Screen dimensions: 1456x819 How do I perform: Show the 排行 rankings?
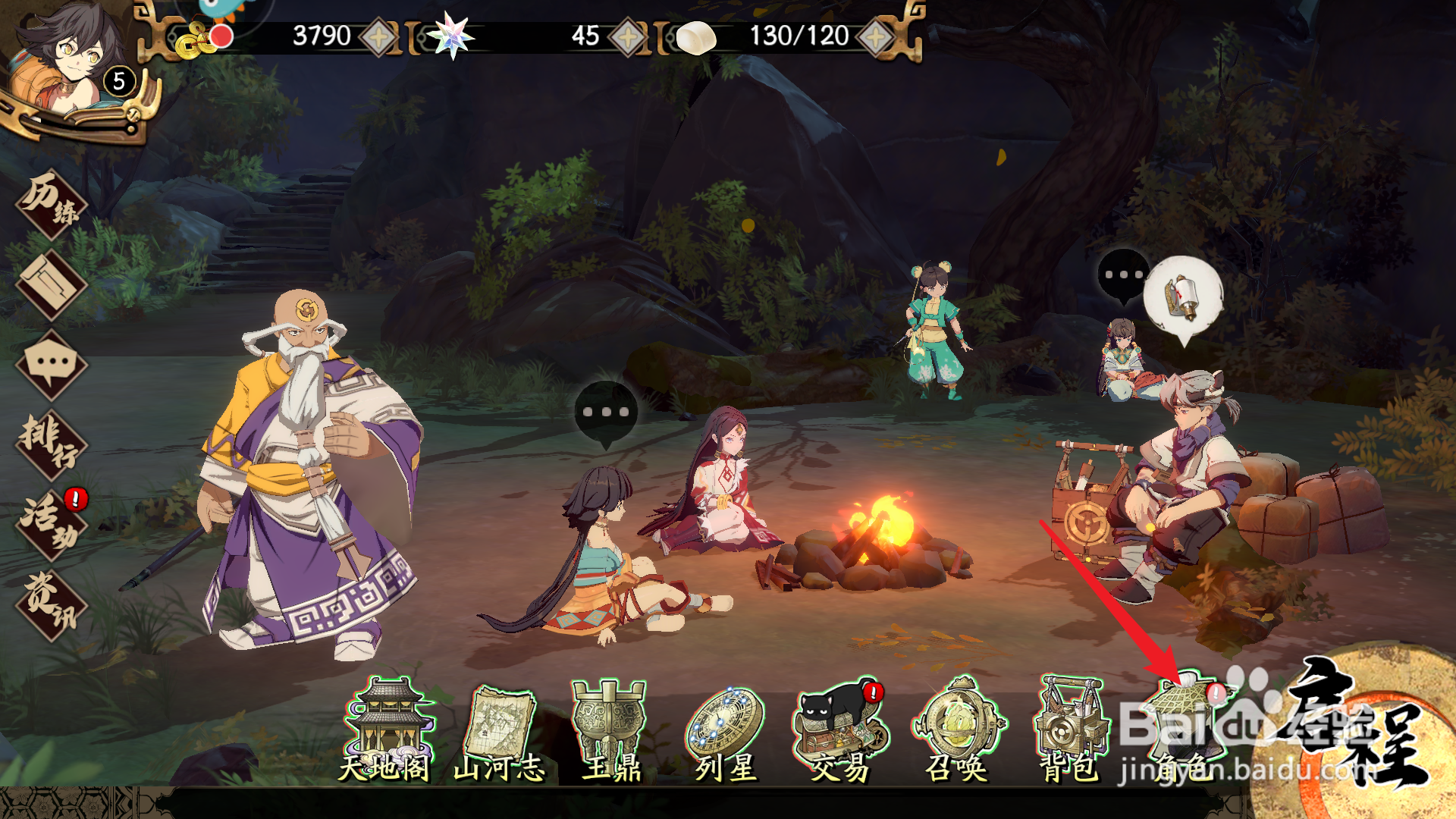pyautogui.click(x=52, y=444)
